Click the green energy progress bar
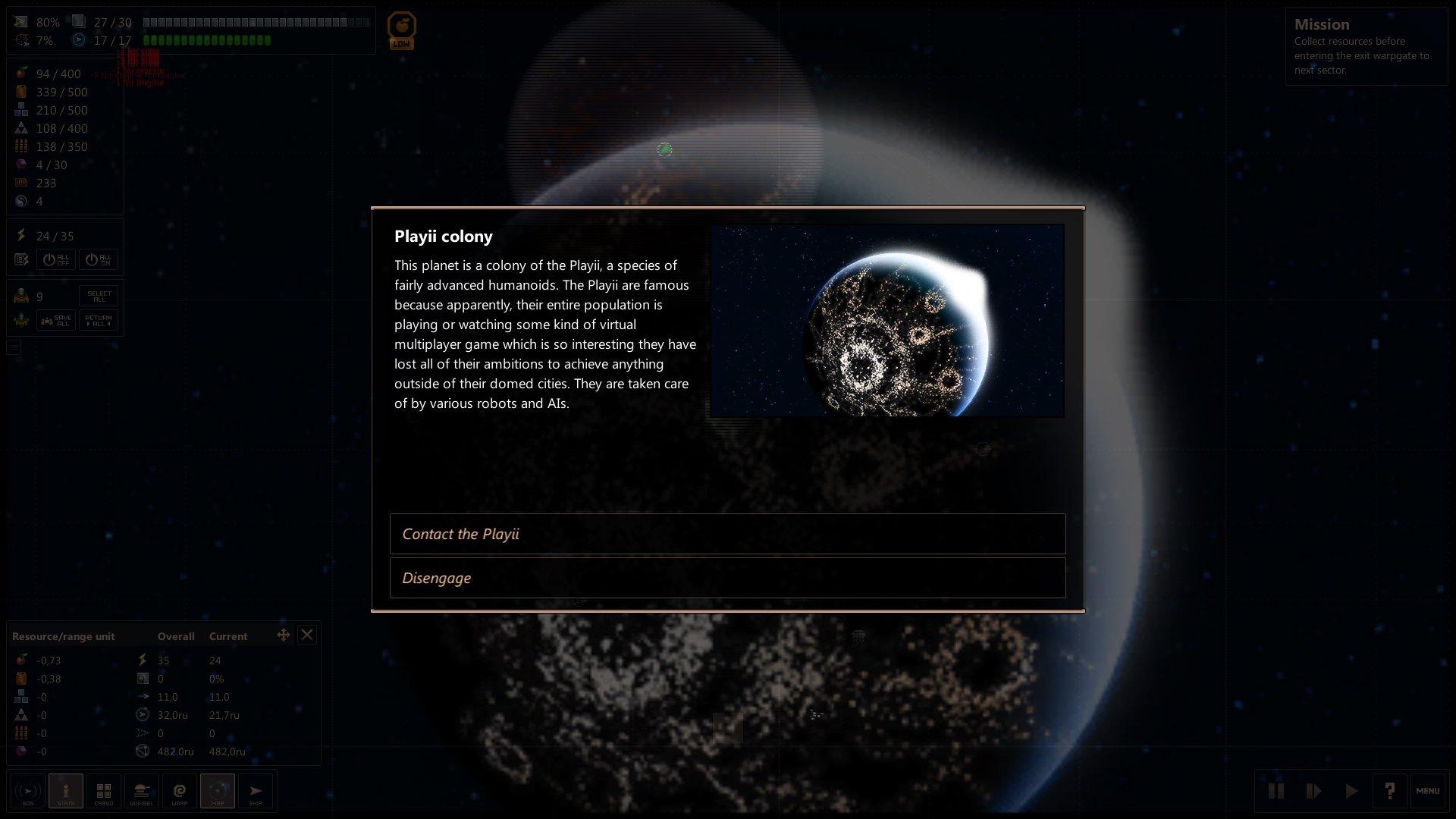 coord(205,40)
